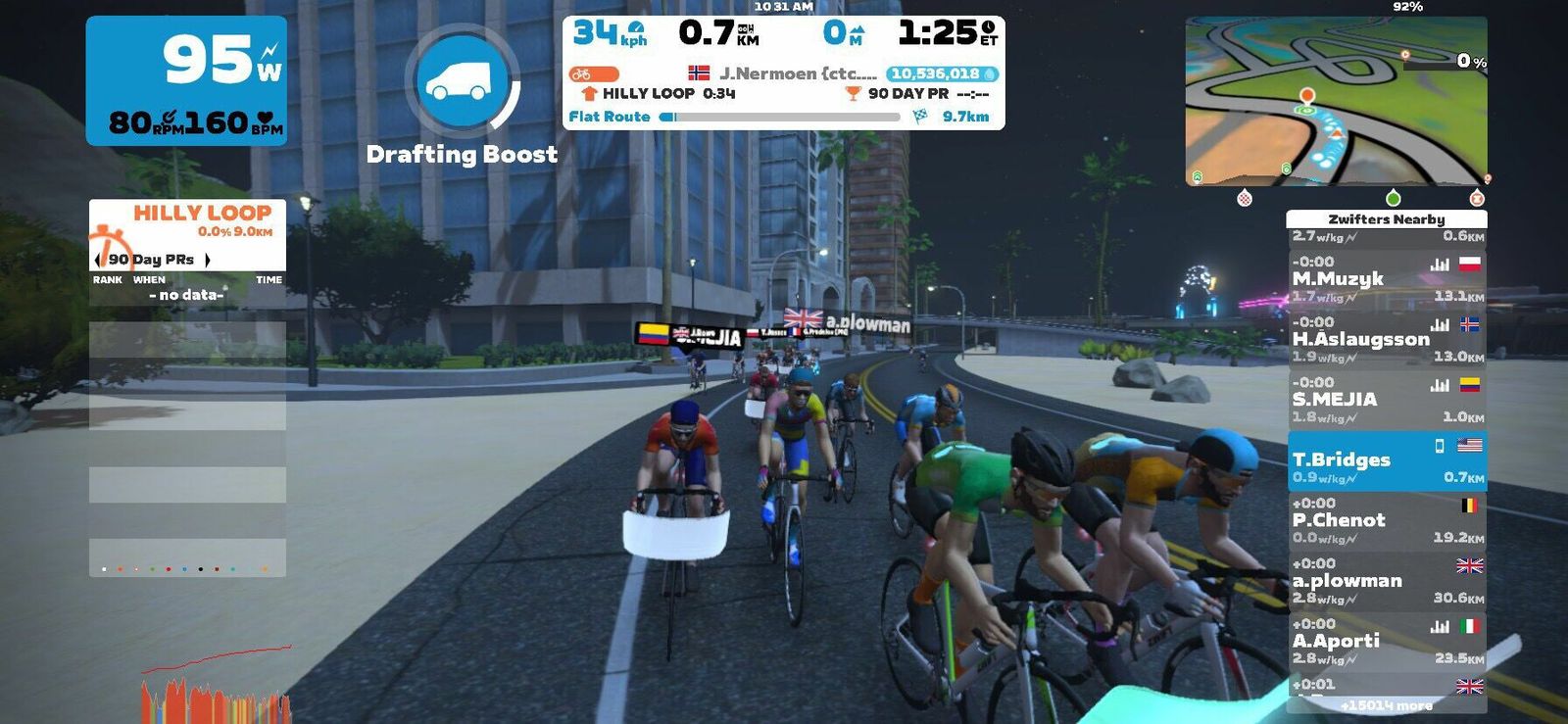View rider P.Chenot from nearby list
This screenshot has height=724, width=1568.
click(x=1386, y=520)
